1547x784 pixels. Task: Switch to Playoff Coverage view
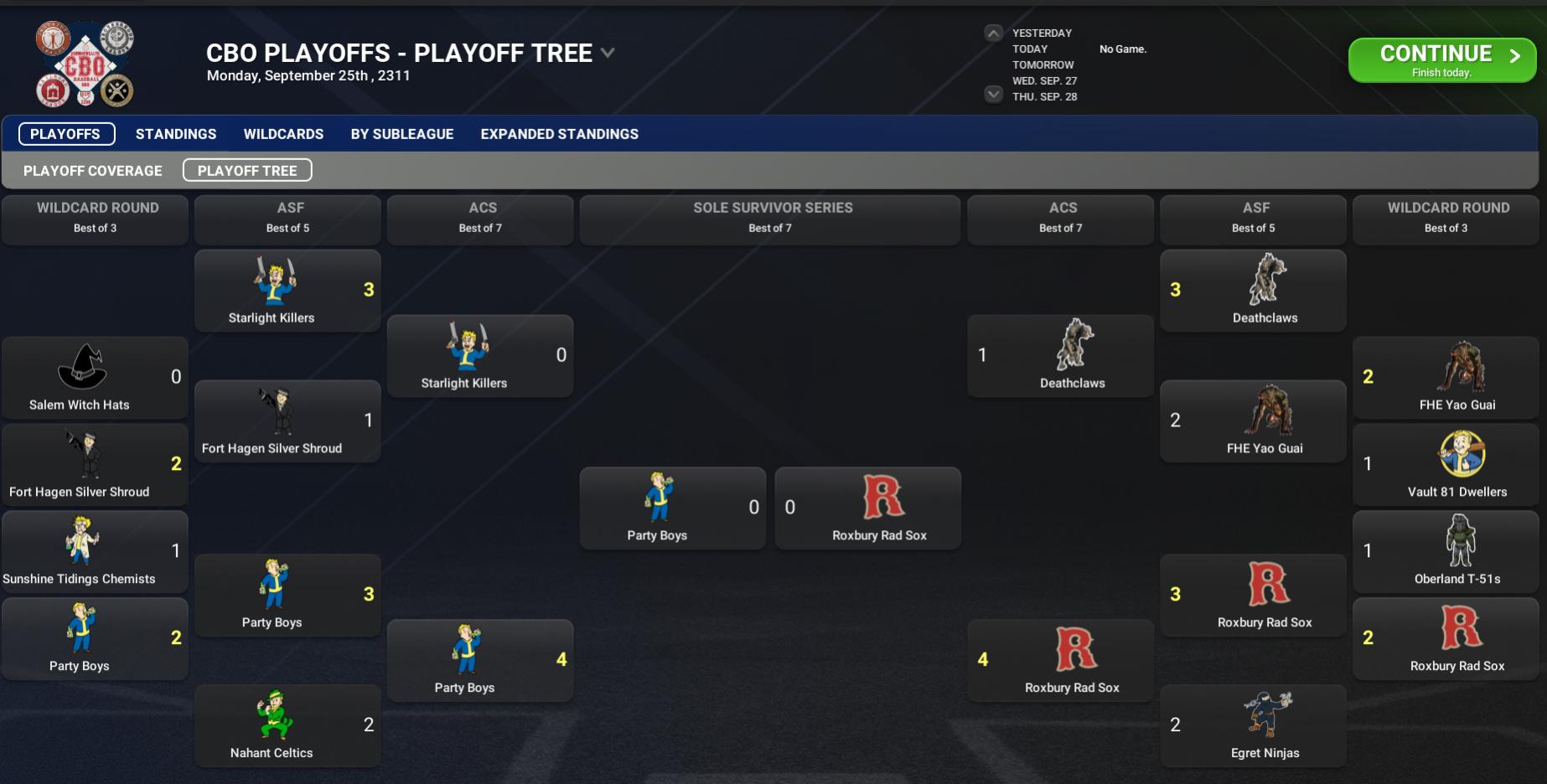point(93,171)
